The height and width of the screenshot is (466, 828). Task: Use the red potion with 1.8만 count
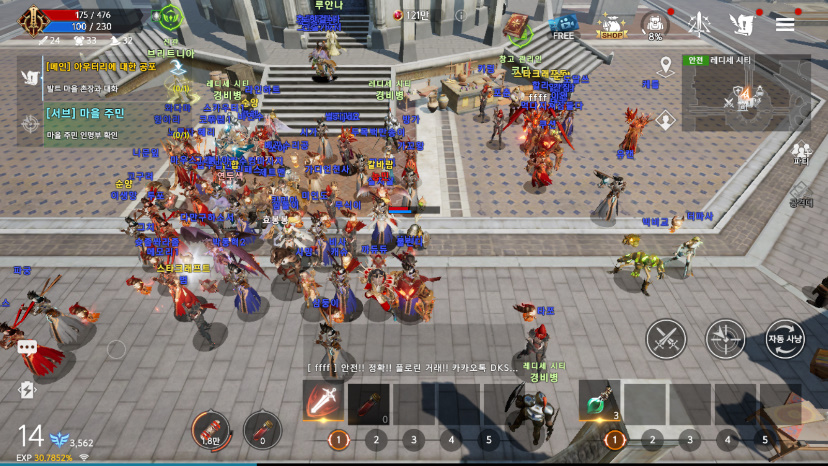click(x=210, y=431)
